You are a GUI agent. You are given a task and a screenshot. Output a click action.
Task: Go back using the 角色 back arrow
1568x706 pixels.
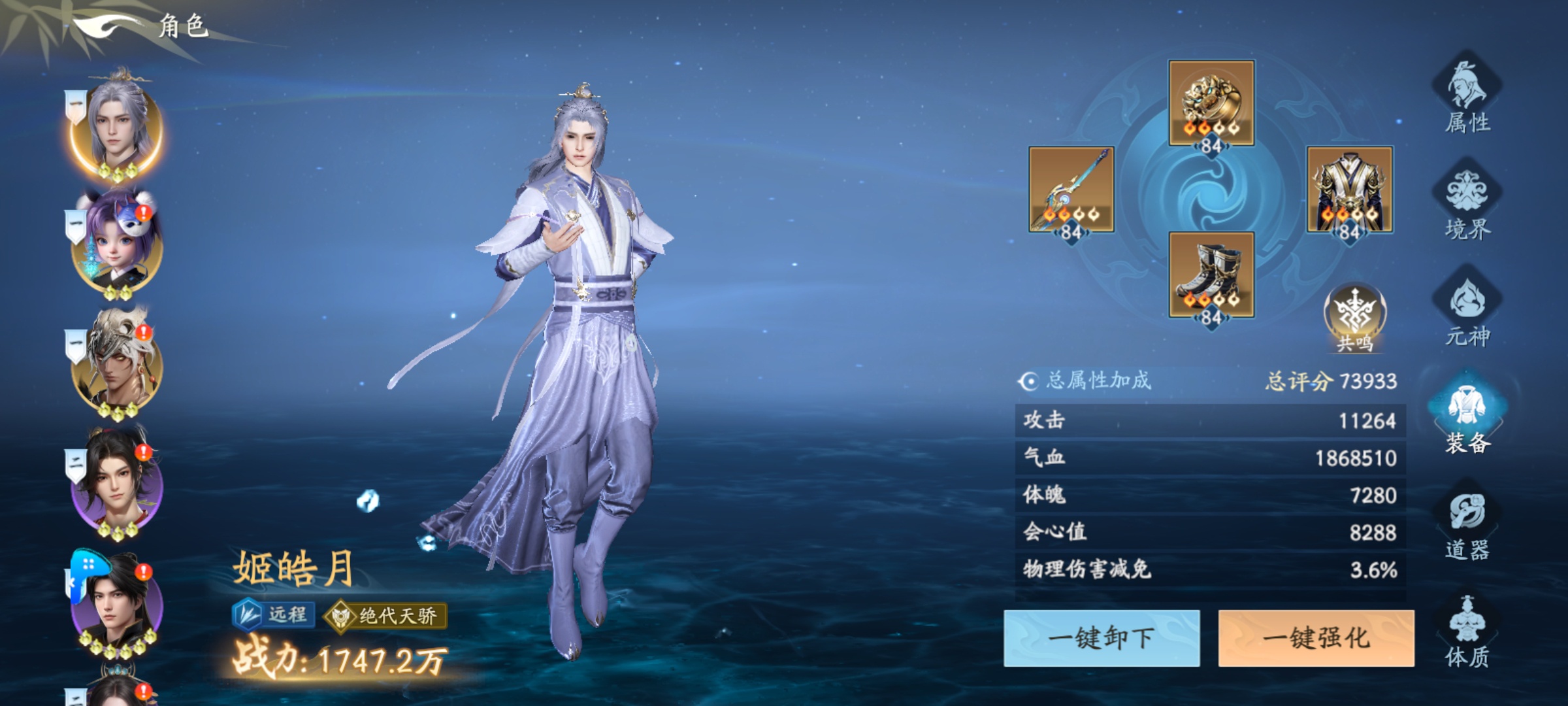coord(108,27)
